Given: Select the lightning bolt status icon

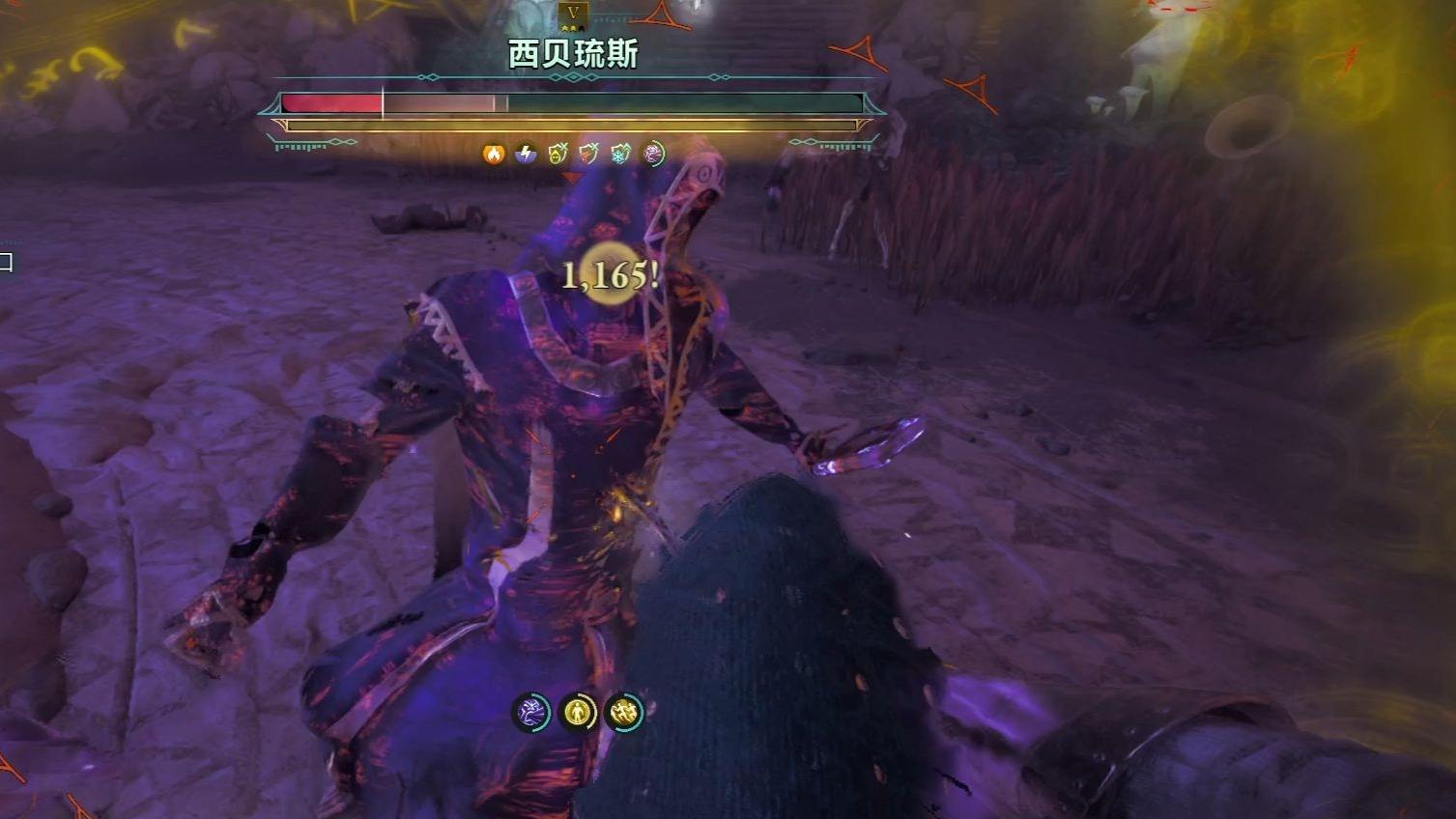Looking at the screenshot, I should point(526,153).
